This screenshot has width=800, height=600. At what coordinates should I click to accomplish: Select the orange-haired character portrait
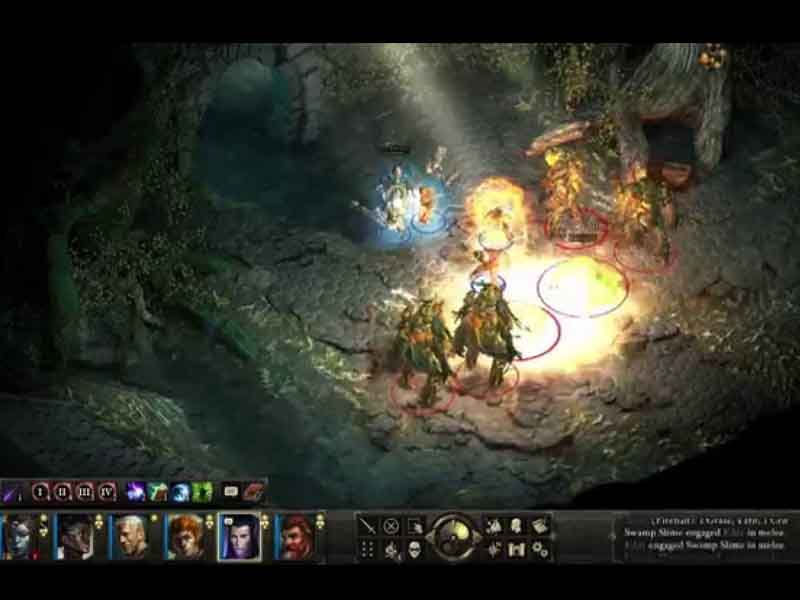(x=184, y=537)
